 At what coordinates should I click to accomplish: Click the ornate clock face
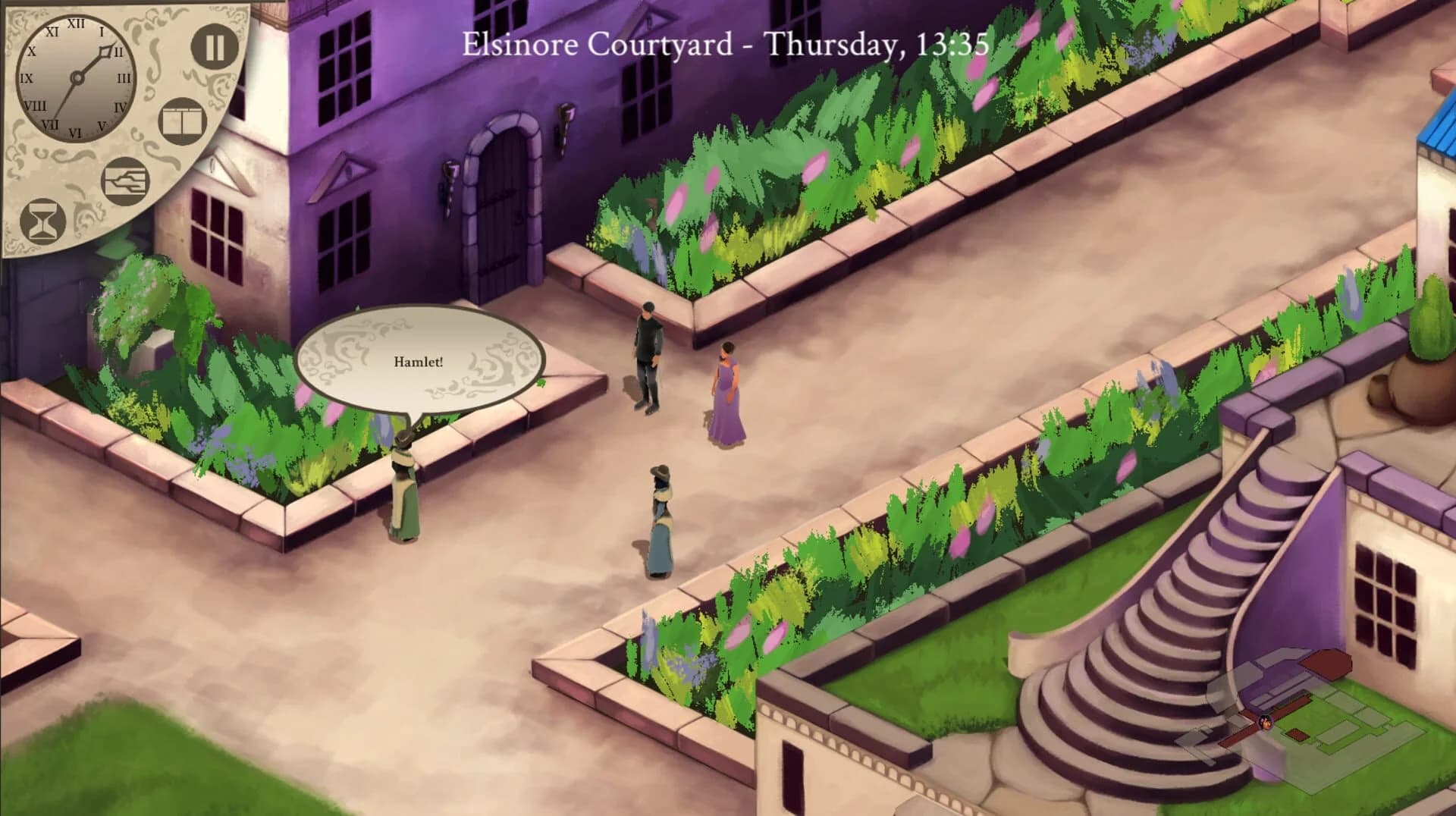point(76,76)
